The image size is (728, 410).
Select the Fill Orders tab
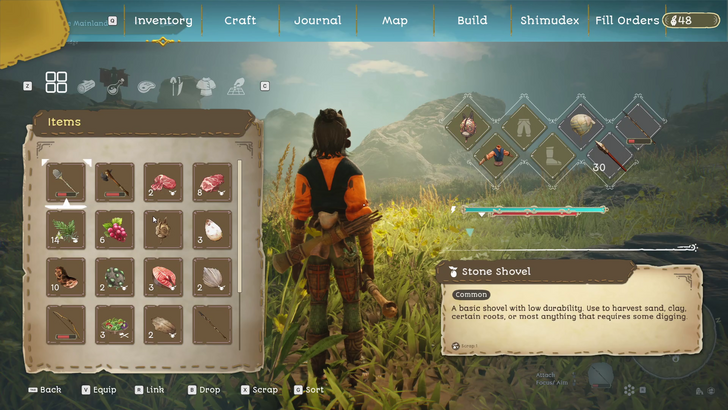[x=627, y=20]
